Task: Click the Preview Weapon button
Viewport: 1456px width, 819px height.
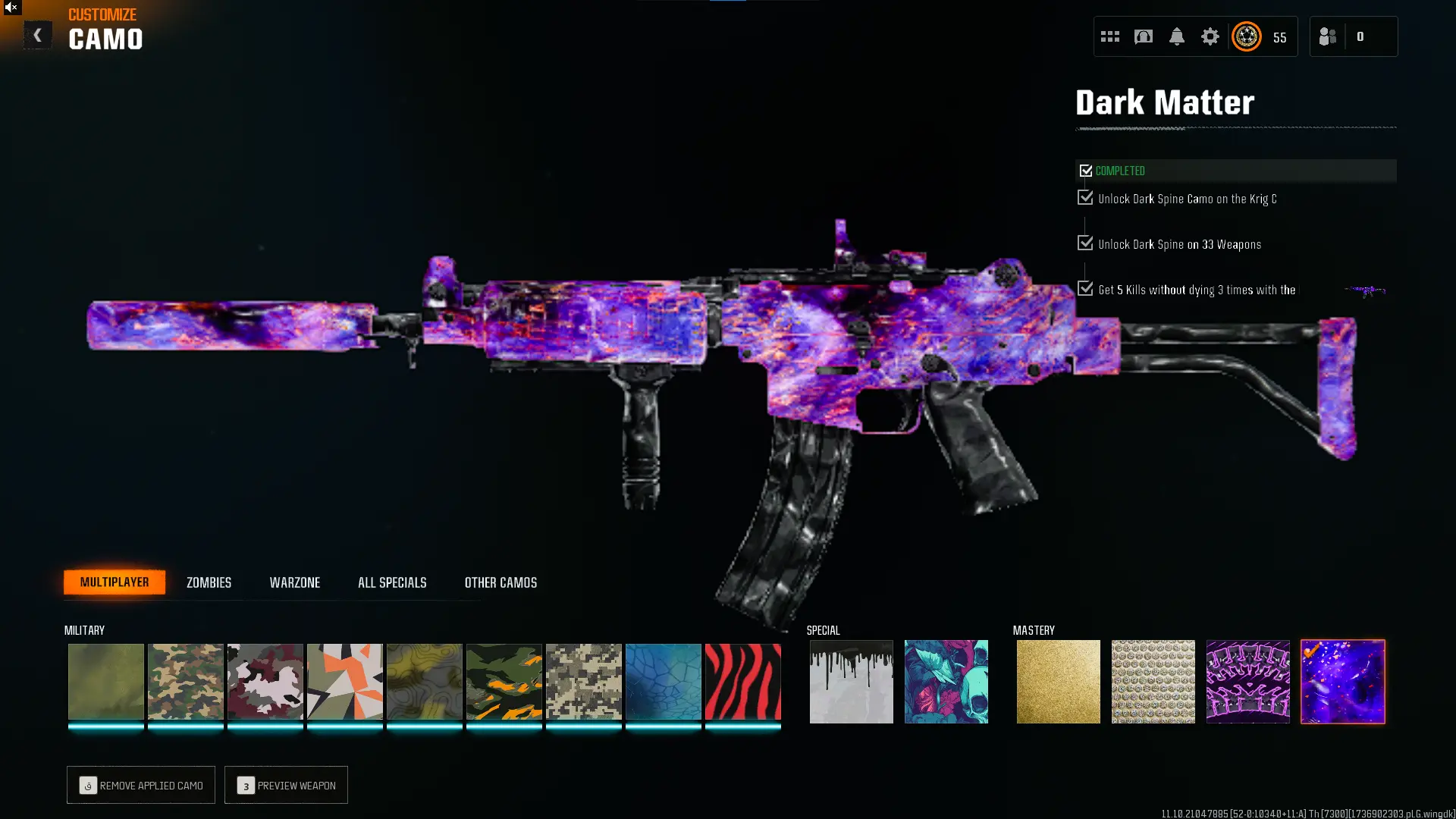Action: (x=286, y=785)
